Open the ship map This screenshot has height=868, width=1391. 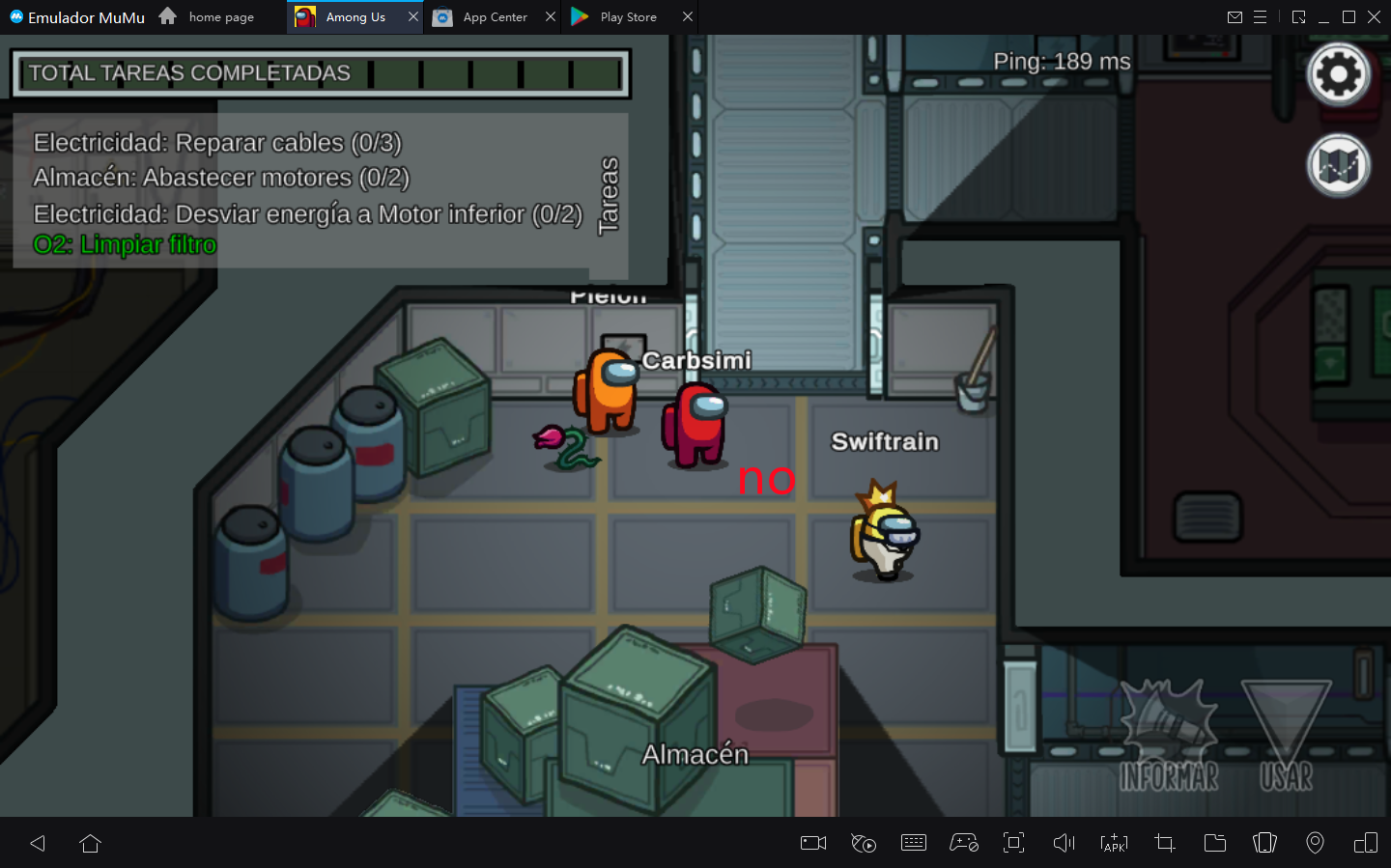pos(1338,165)
